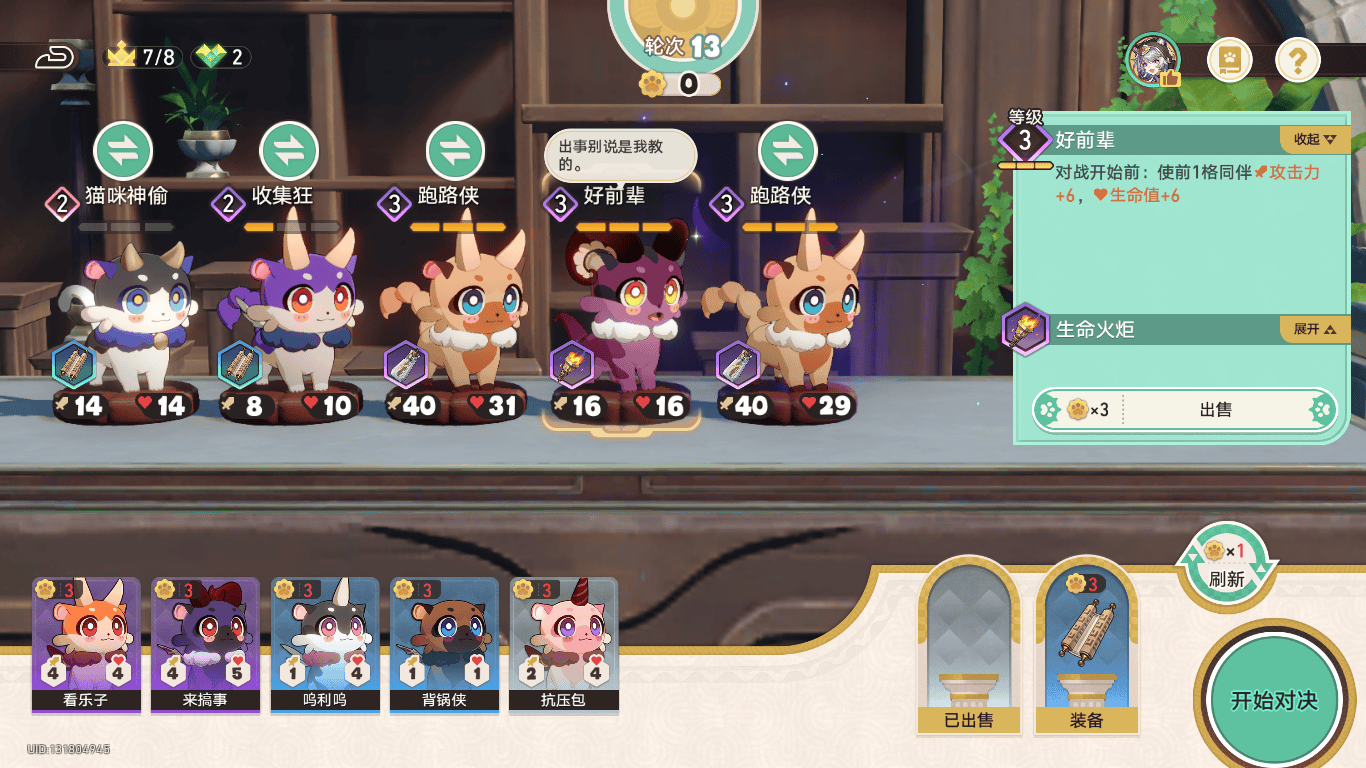This screenshot has height=768, width=1366.
Task: Collapse the 好前辈 info with 收起
Action: tap(1314, 139)
